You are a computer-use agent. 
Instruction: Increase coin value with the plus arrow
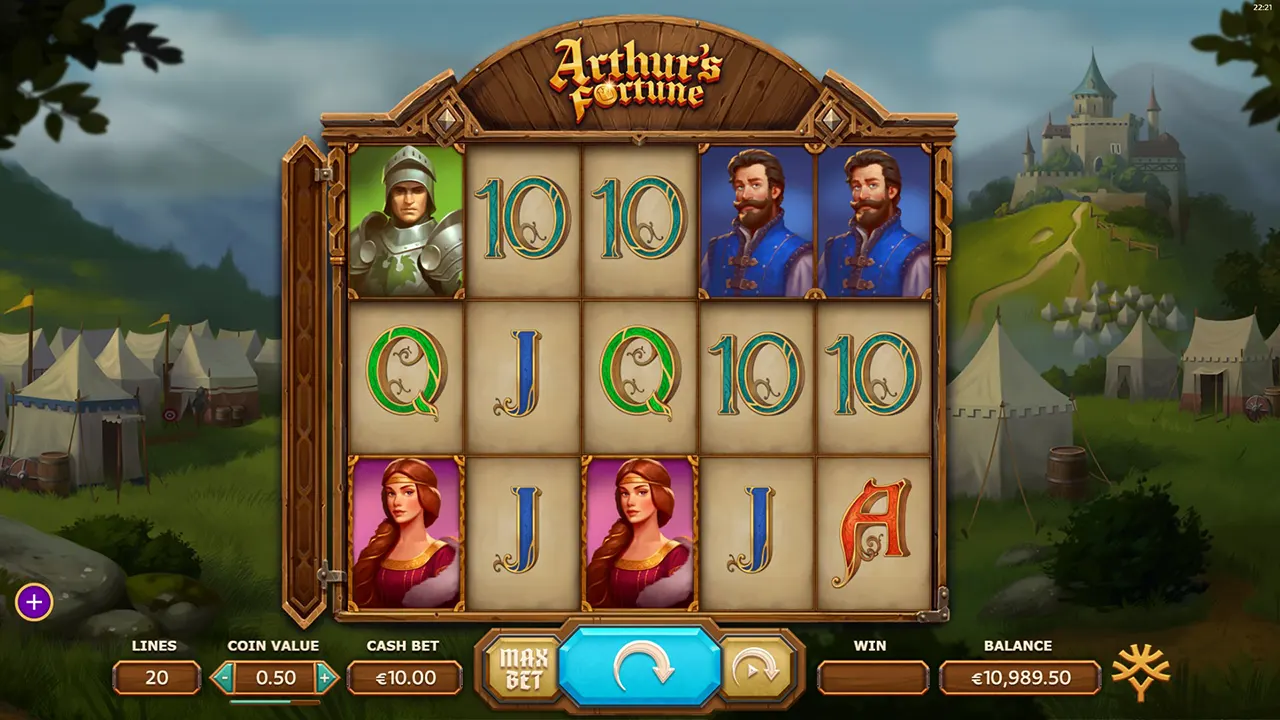(325, 678)
